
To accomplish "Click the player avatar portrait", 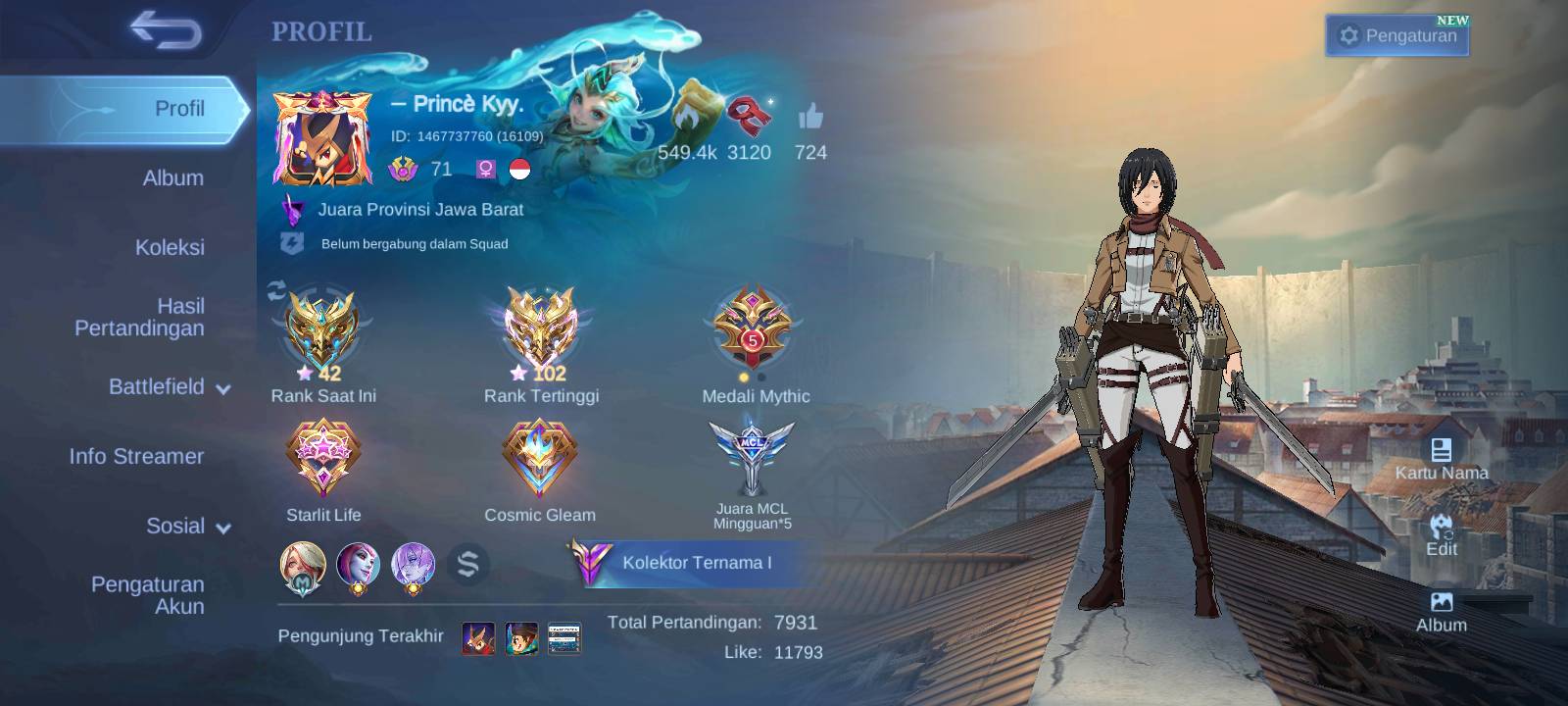I will [322, 138].
